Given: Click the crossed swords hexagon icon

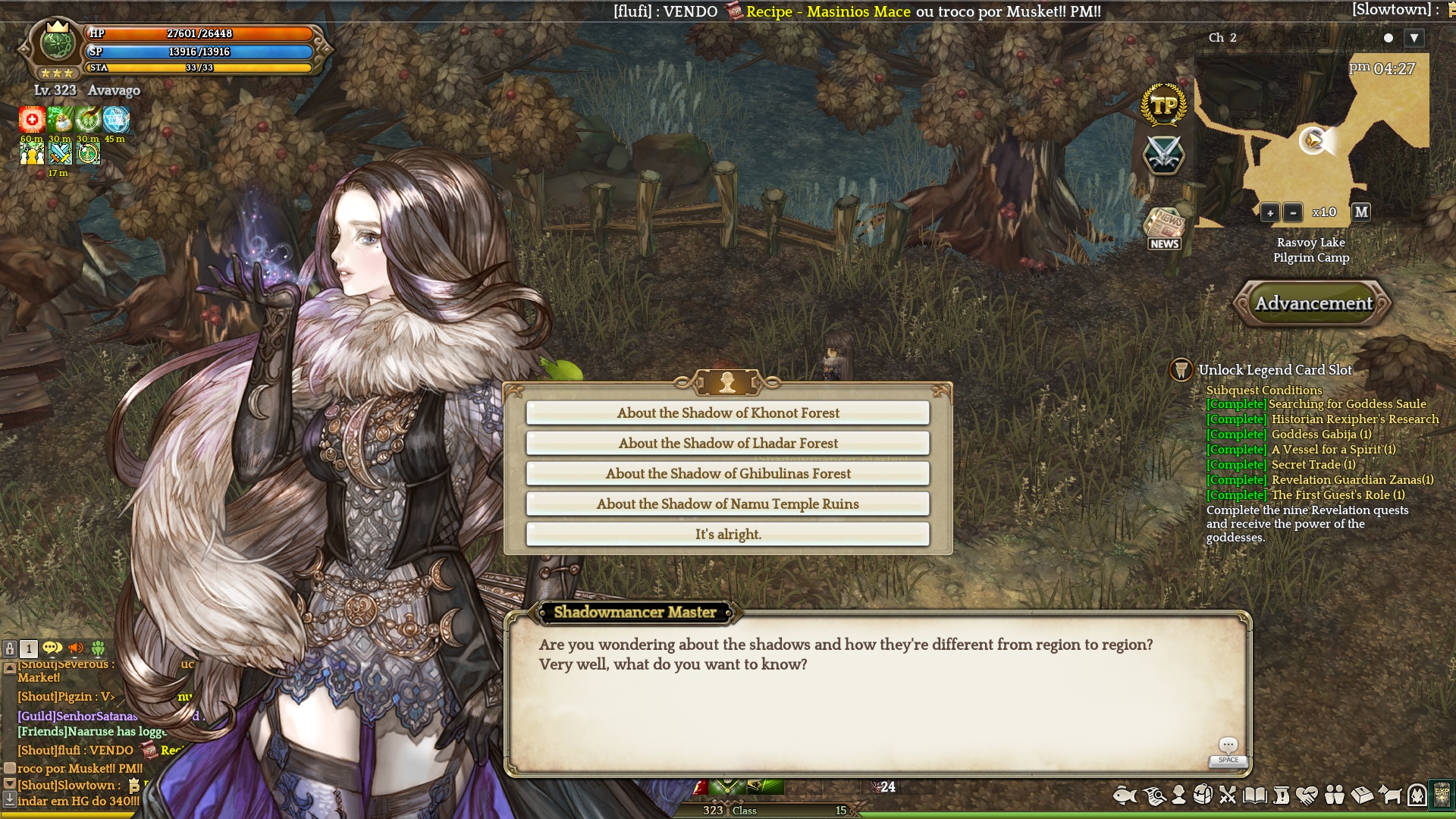Looking at the screenshot, I should (1163, 155).
